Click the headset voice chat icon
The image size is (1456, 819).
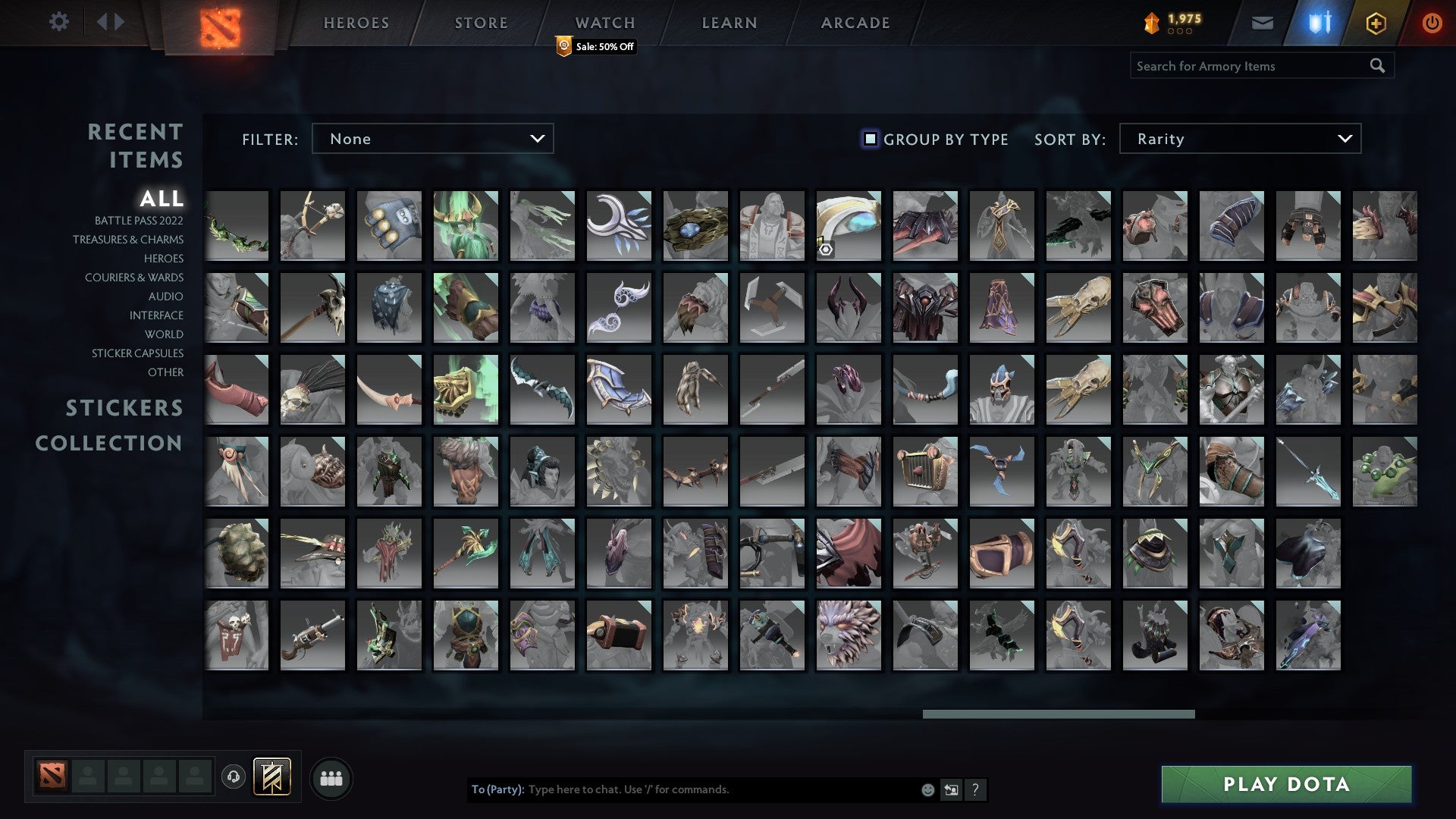(234, 777)
